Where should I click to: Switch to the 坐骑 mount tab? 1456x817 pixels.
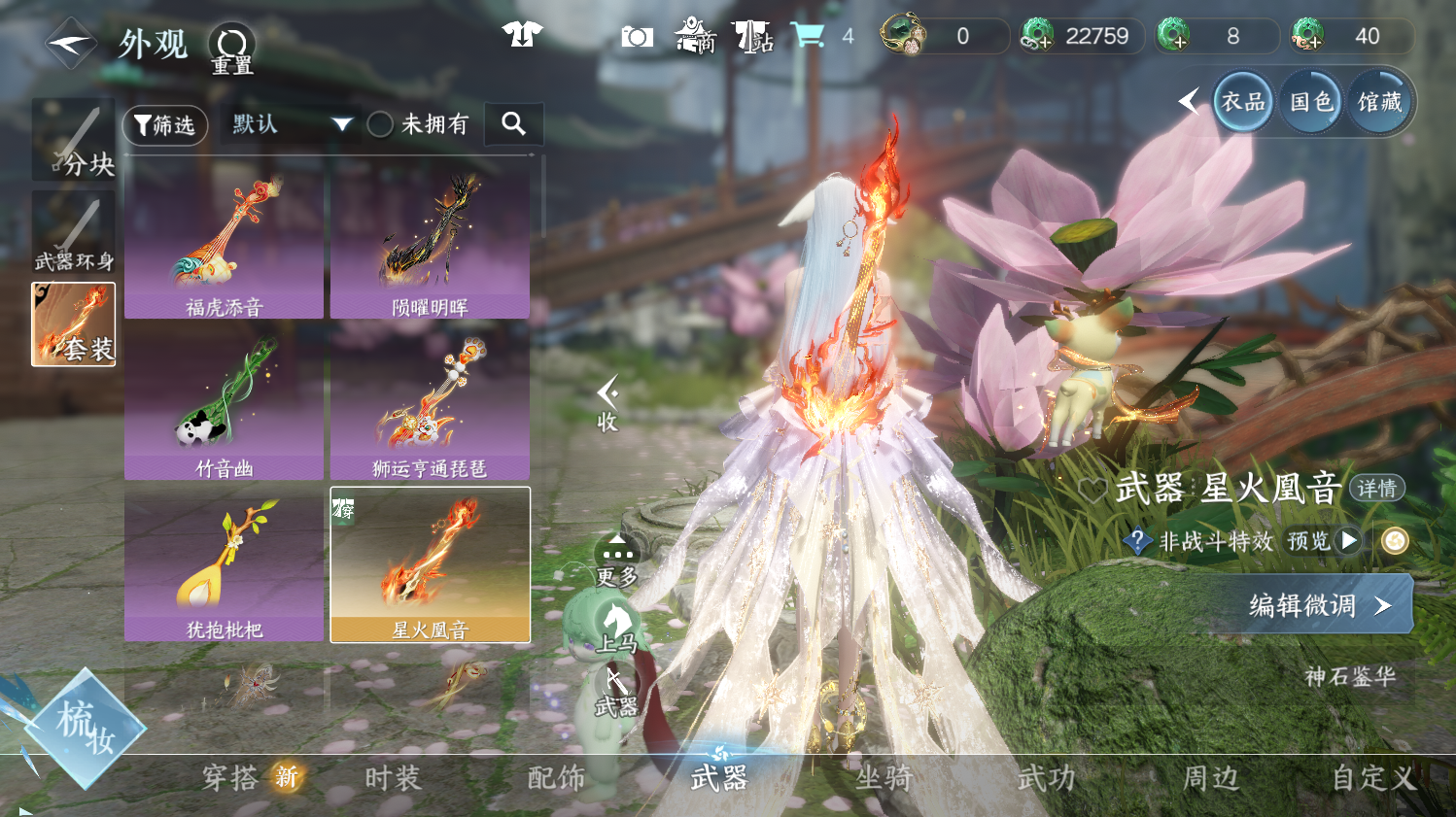tap(884, 778)
